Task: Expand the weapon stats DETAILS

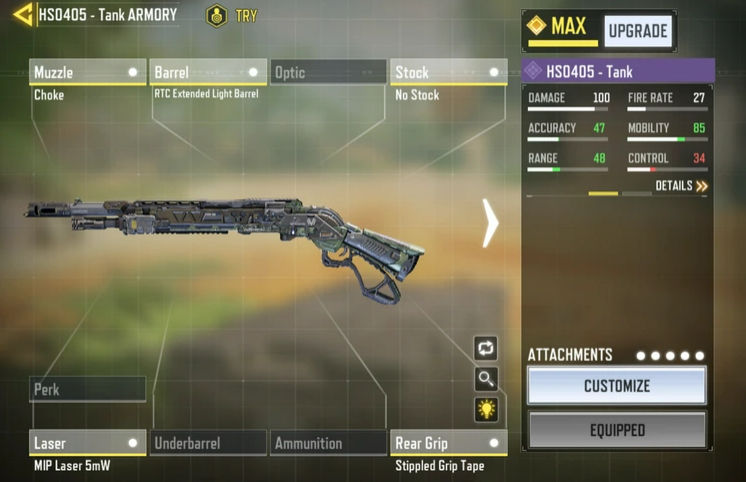Action: [x=682, y=186]
